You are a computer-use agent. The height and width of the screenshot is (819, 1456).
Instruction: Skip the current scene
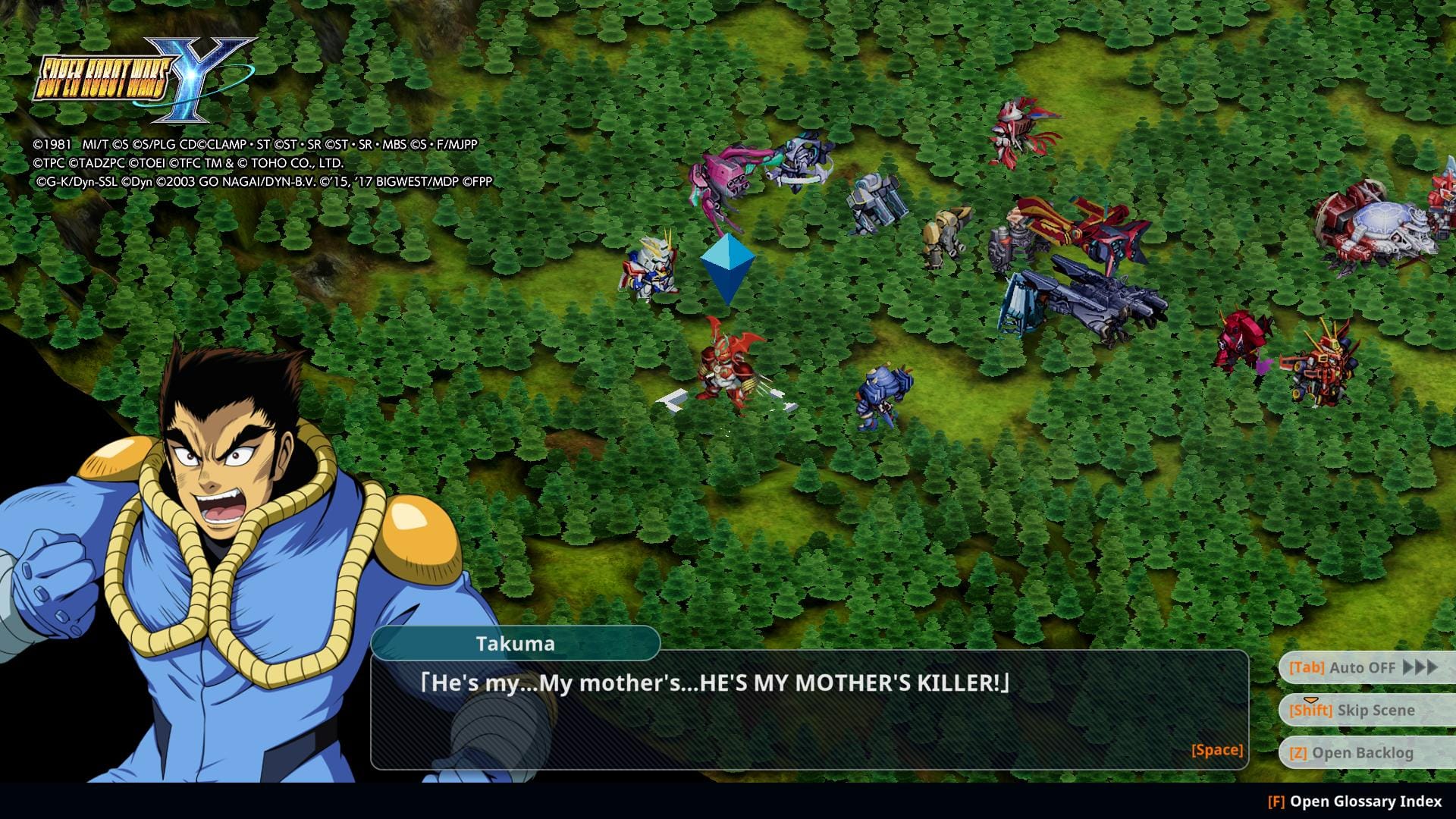coord(1363,711)
